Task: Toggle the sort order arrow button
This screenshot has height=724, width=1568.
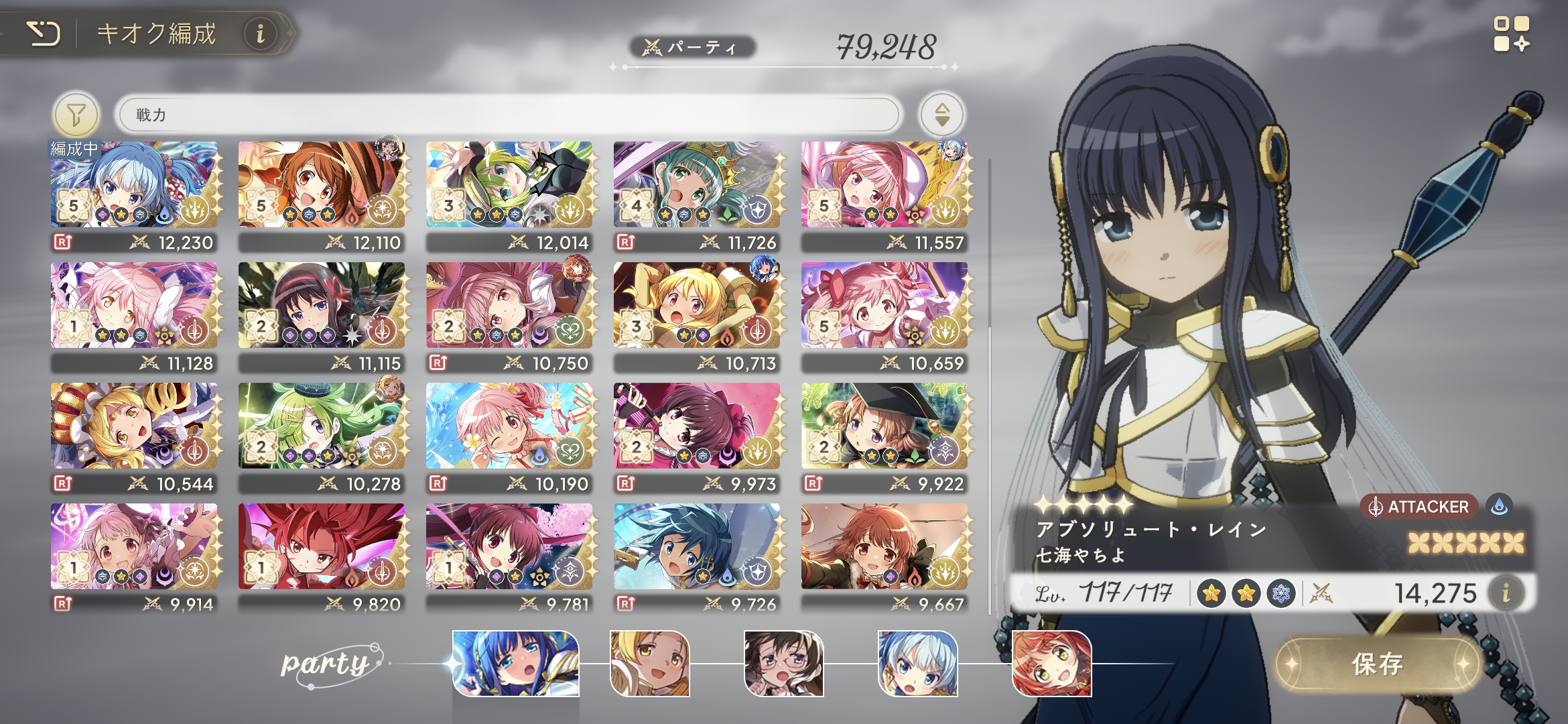Action: tap(941, 115)
